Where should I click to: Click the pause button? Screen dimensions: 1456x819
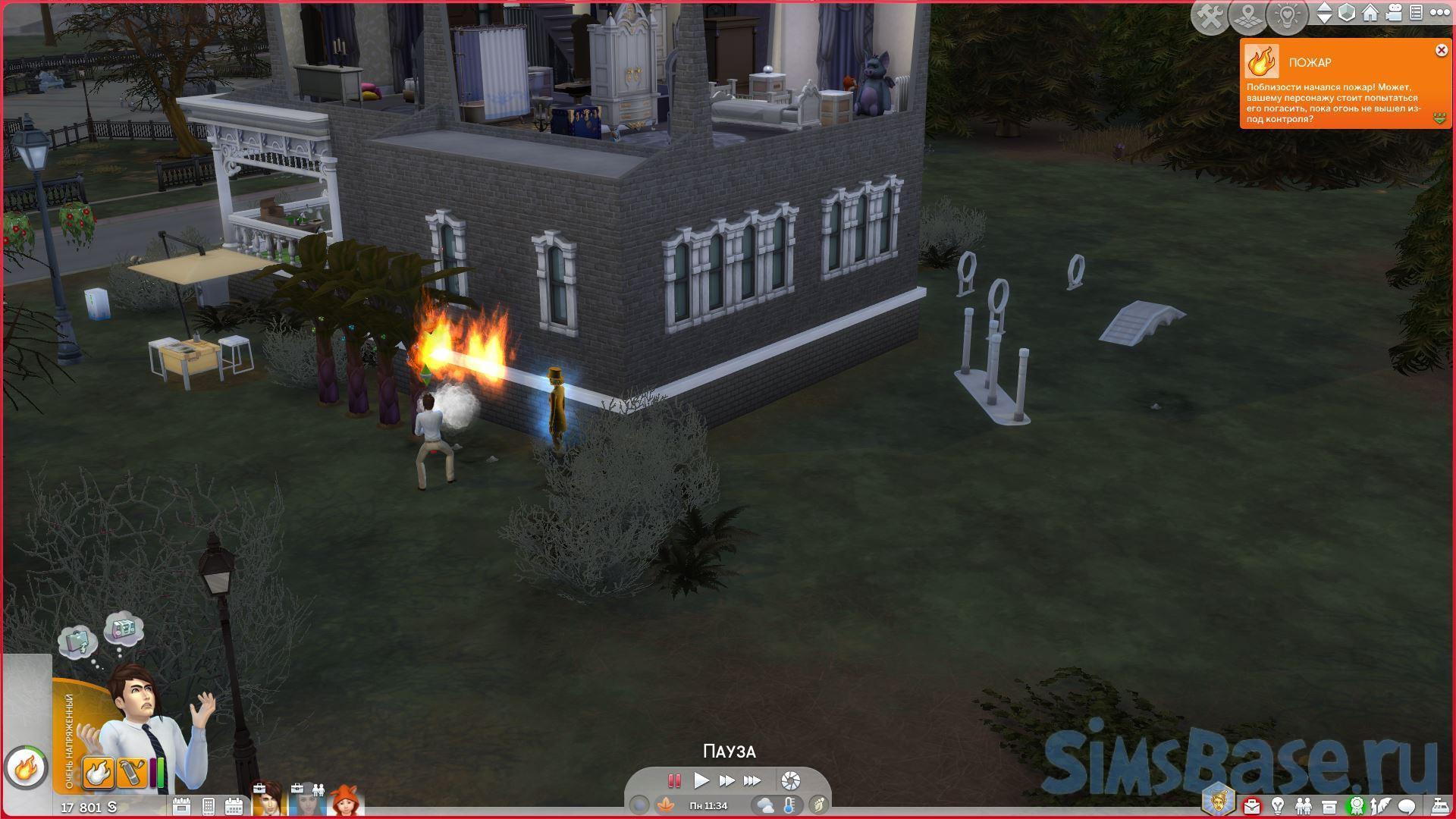point(673,780)
